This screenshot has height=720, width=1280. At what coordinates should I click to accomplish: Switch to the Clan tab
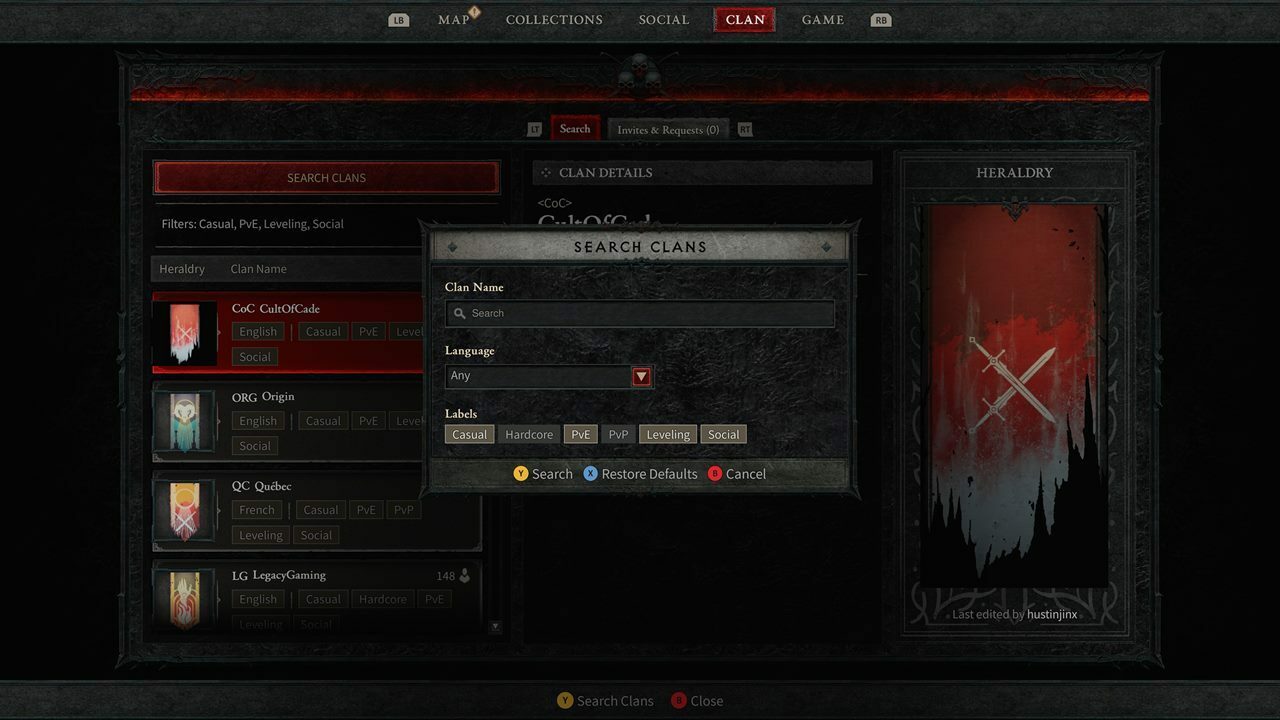(x=745, y=20)
